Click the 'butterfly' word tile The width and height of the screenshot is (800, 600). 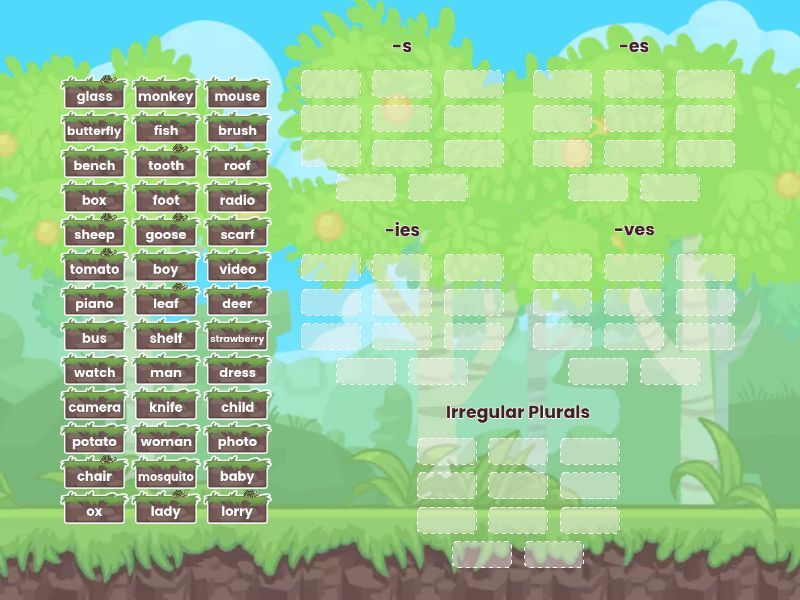point(94,131)
